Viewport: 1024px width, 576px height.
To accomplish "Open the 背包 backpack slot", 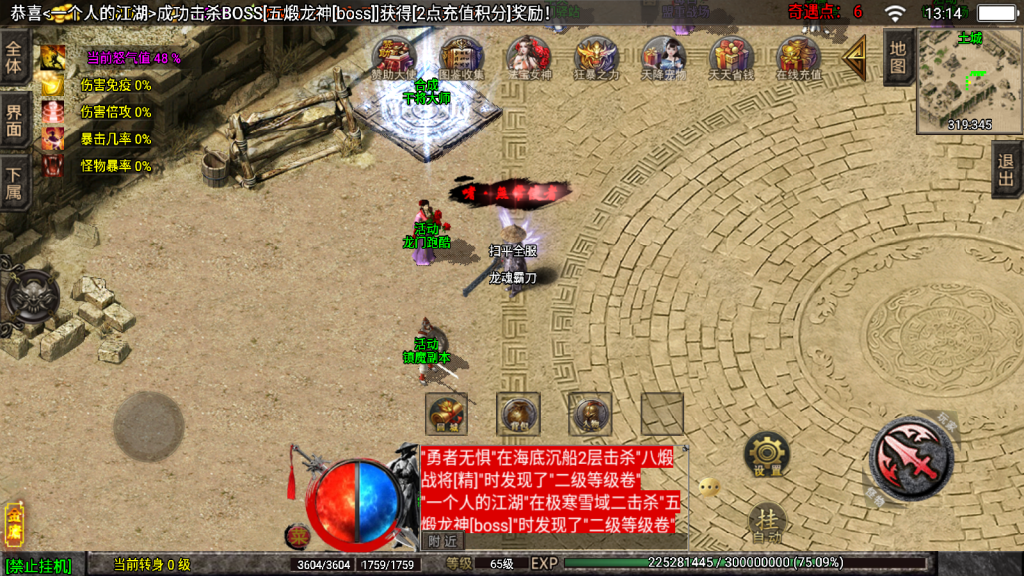I will click(x=518, y=414).
